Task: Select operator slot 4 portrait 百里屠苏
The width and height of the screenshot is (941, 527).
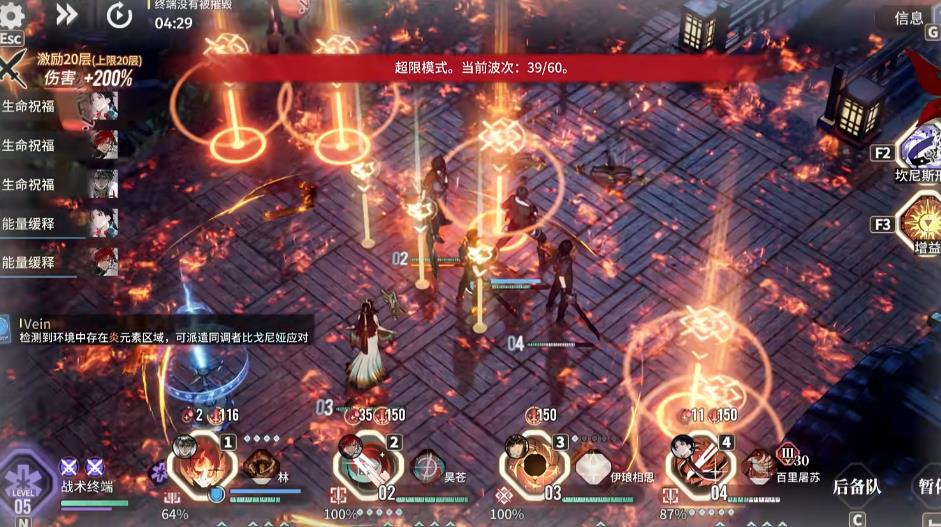Action: click(x=699, y=462)
